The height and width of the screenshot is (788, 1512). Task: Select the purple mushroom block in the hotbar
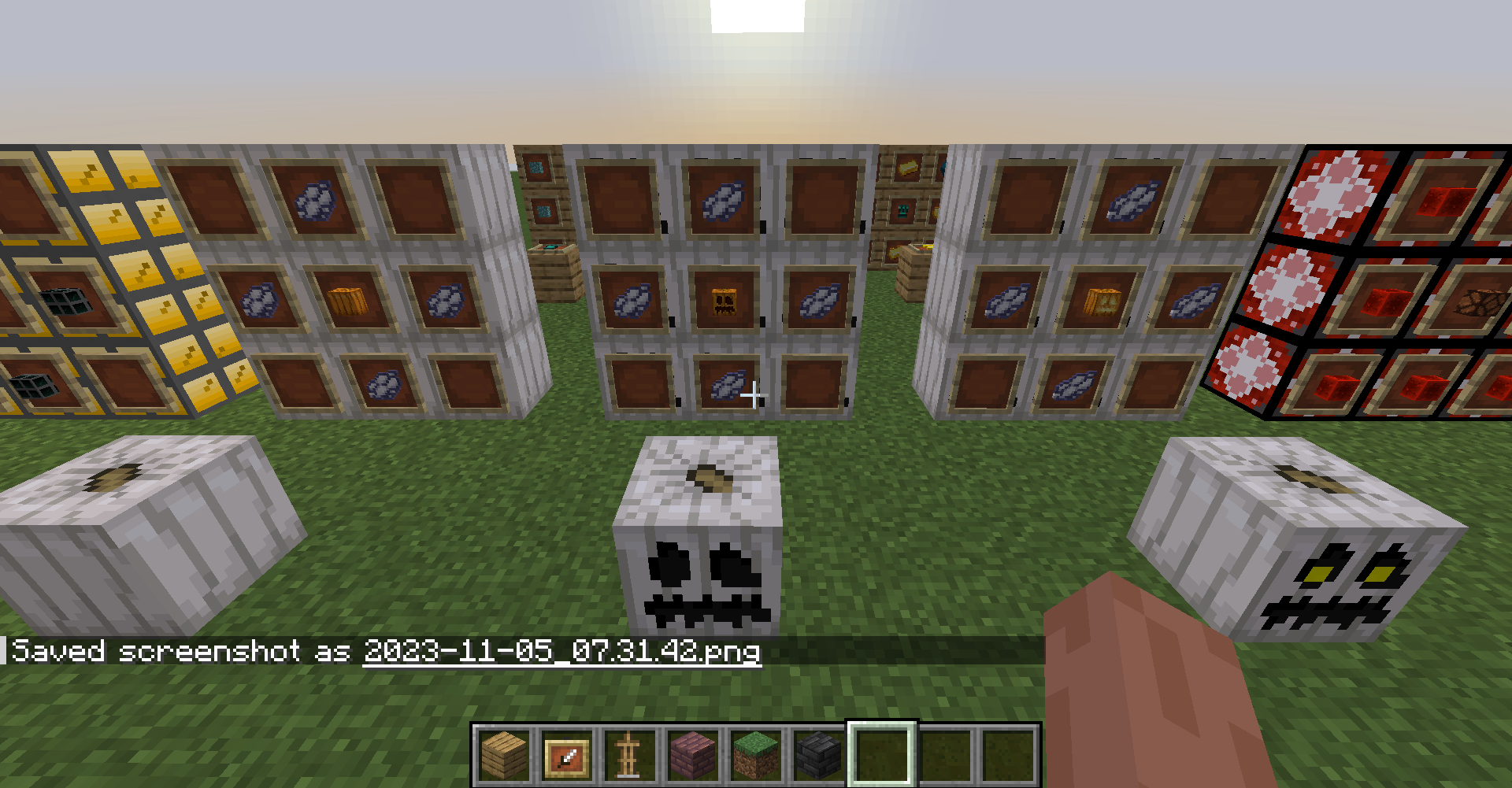[x=689, y=755]
